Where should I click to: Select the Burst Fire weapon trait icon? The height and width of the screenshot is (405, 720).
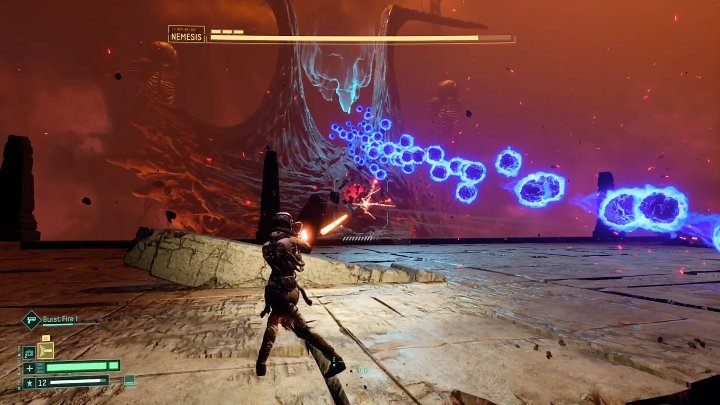coord(31,320)
